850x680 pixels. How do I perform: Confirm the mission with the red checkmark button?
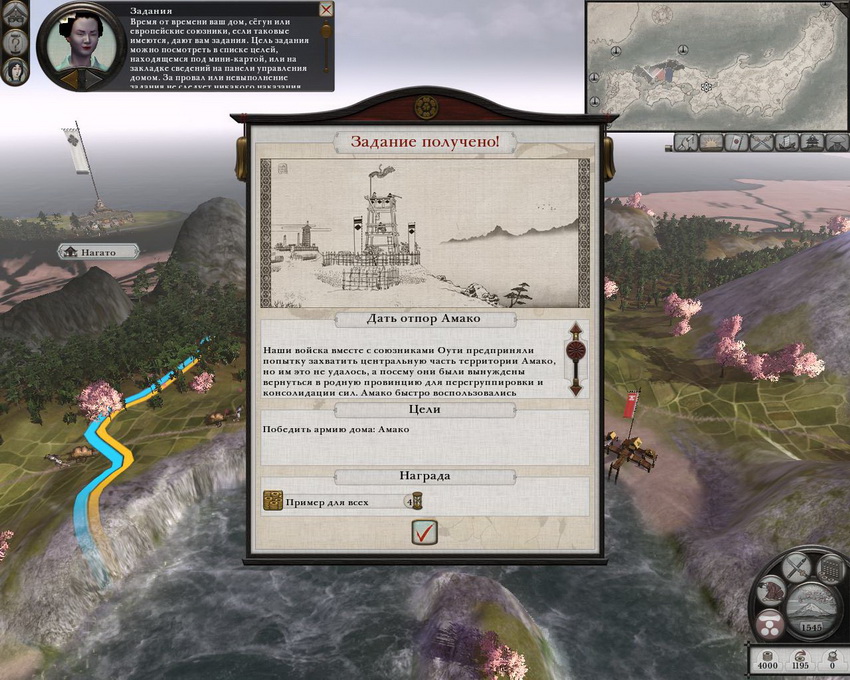(425, 533)
